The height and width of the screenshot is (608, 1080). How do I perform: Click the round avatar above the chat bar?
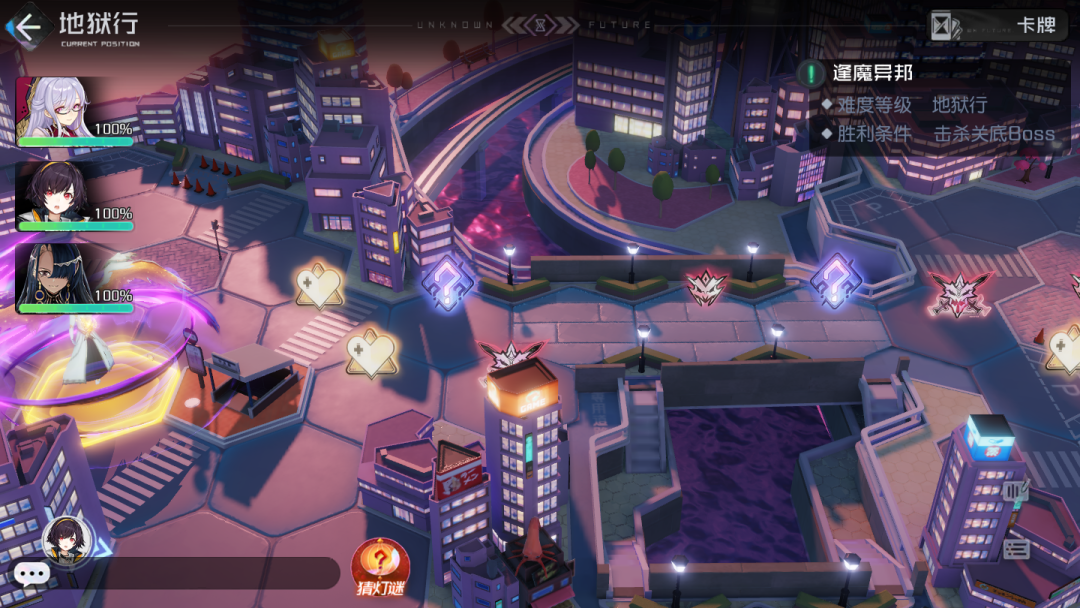click(x=68, y=540)
